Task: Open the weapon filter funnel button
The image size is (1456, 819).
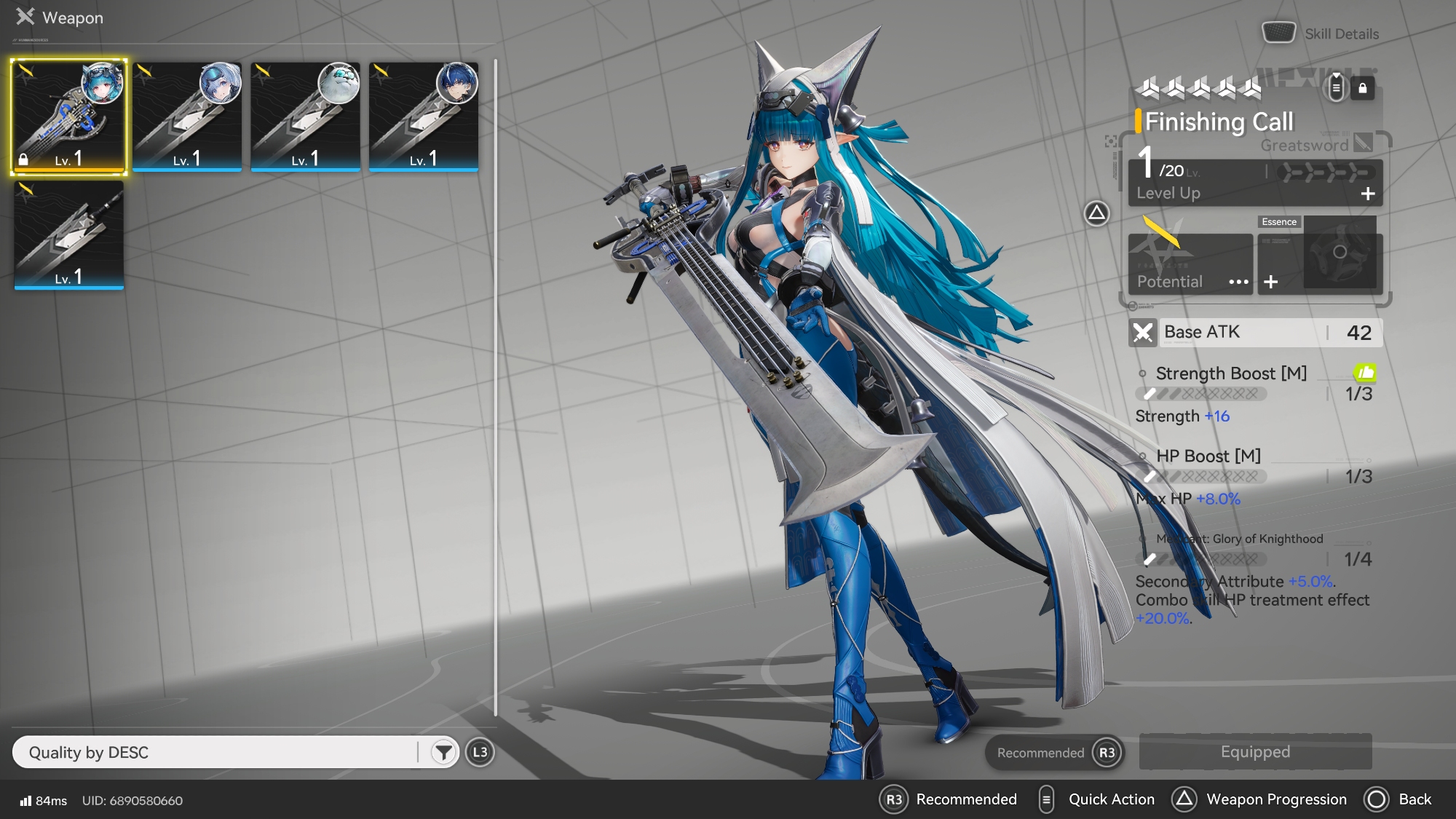Action: [x=443, y=752]
